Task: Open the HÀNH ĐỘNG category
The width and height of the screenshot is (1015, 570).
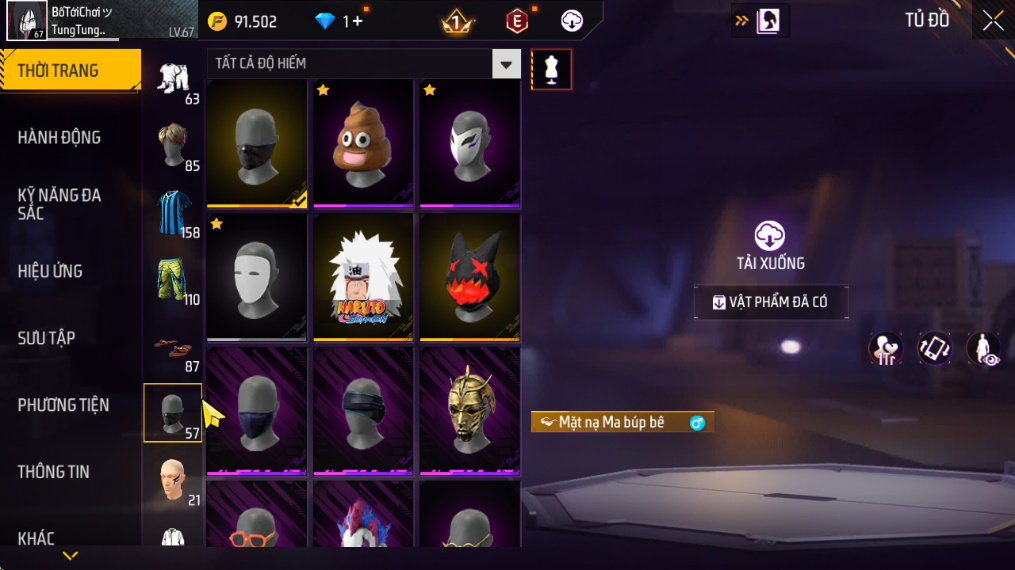Action: [60, 137]
